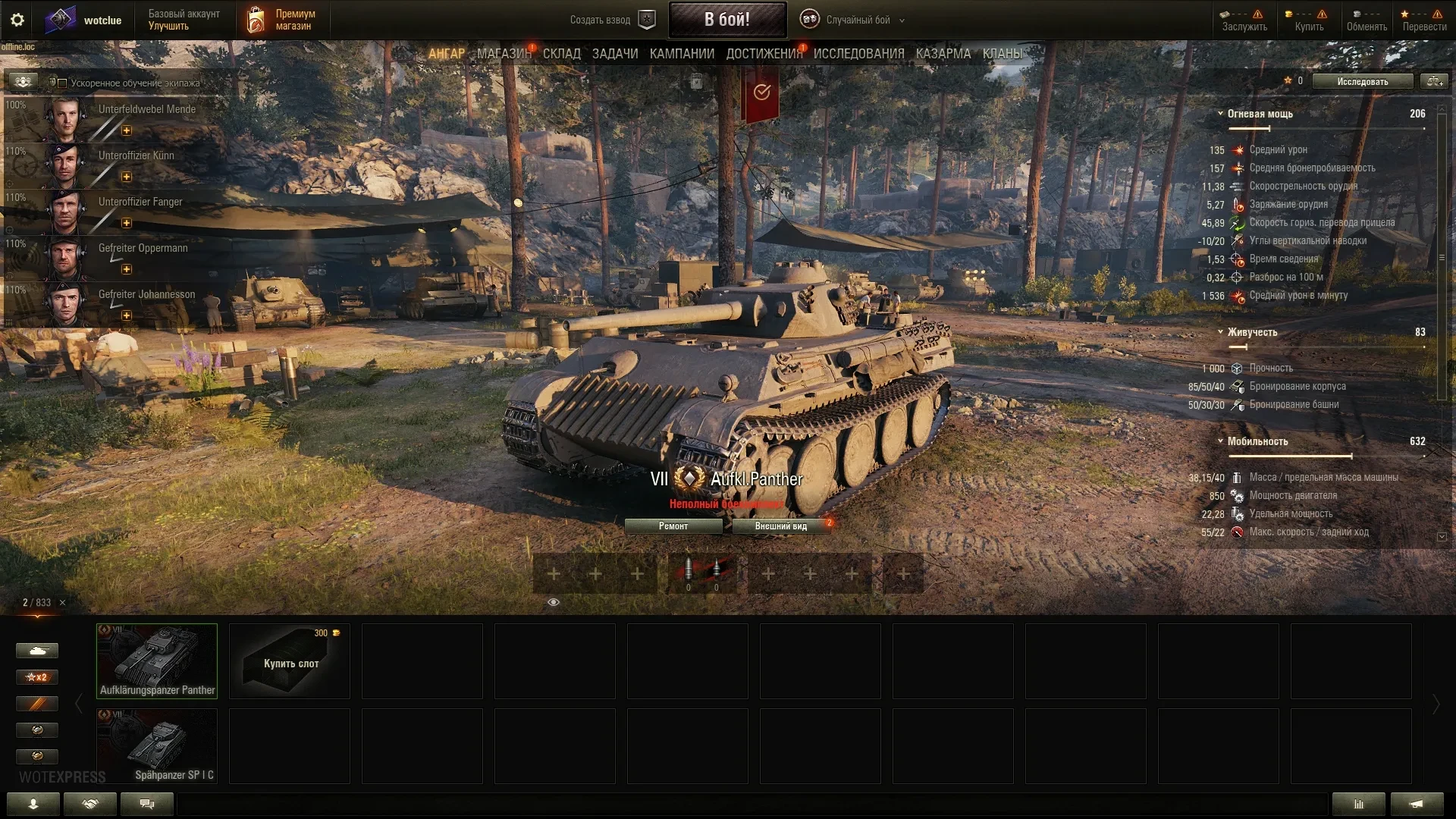
Task: Repair the tank with the Ремонт button
Action: 673,526
